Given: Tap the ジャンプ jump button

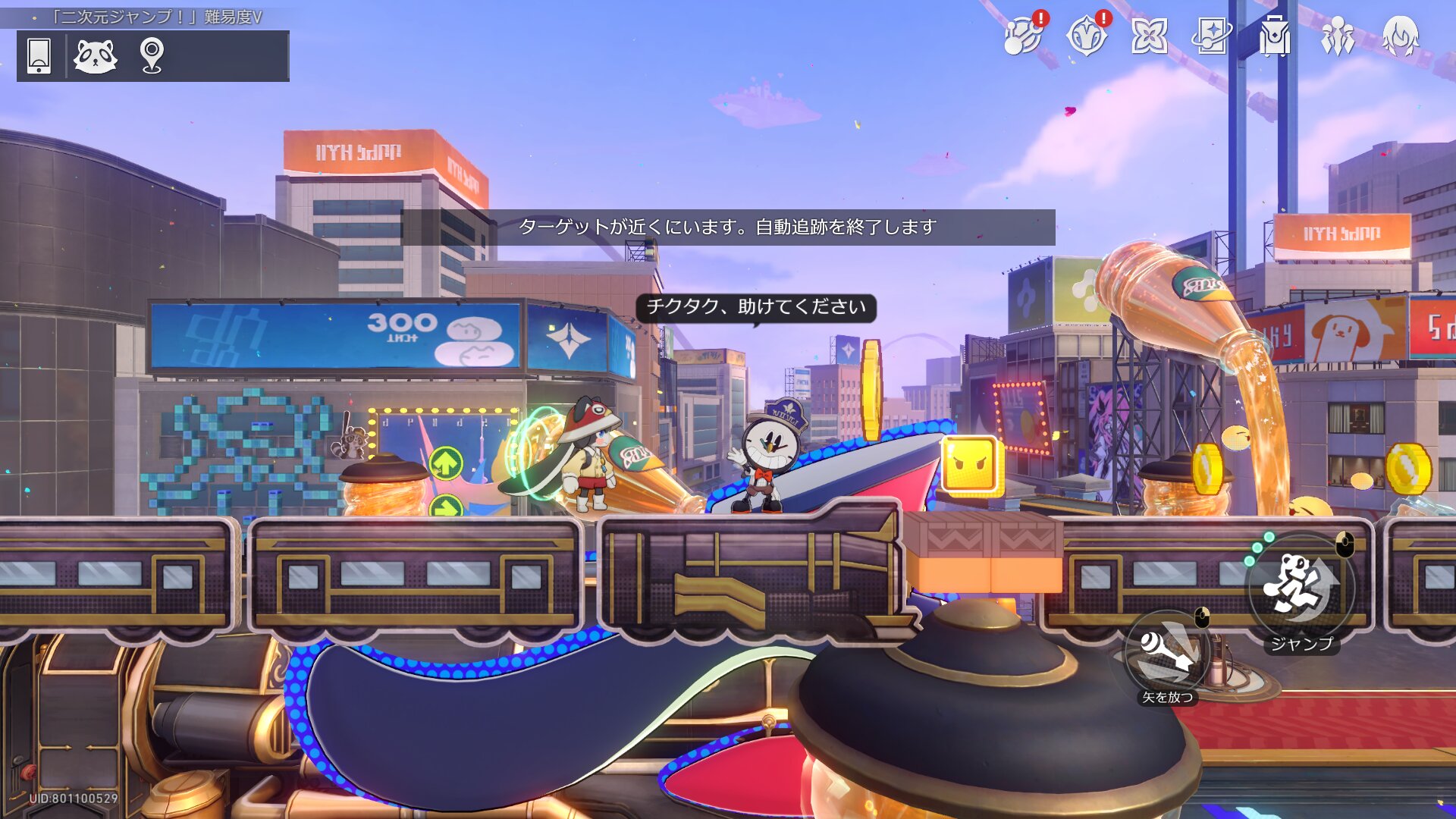Looking at the screenshot, I should (1301, 588).
